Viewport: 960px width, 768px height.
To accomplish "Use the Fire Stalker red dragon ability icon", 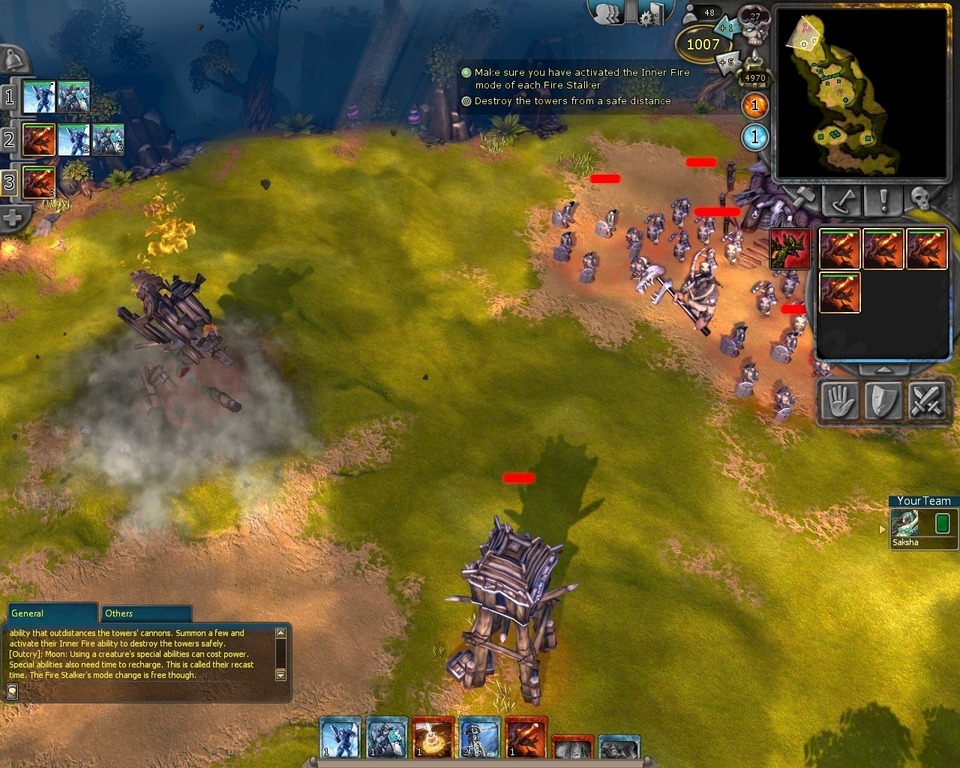I will coord(790,248).
